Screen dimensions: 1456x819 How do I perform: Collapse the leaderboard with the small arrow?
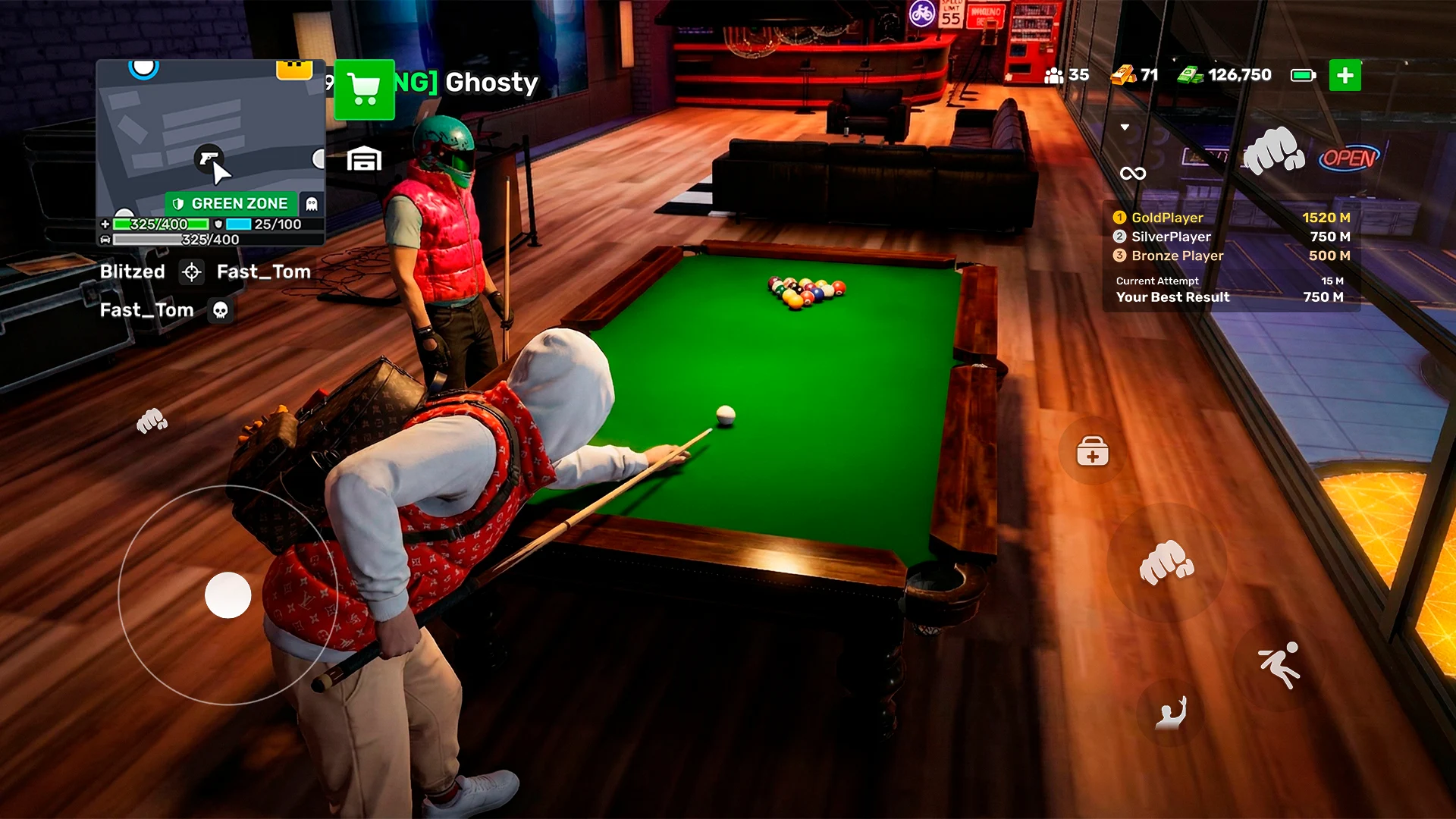tap(1125, 127)
